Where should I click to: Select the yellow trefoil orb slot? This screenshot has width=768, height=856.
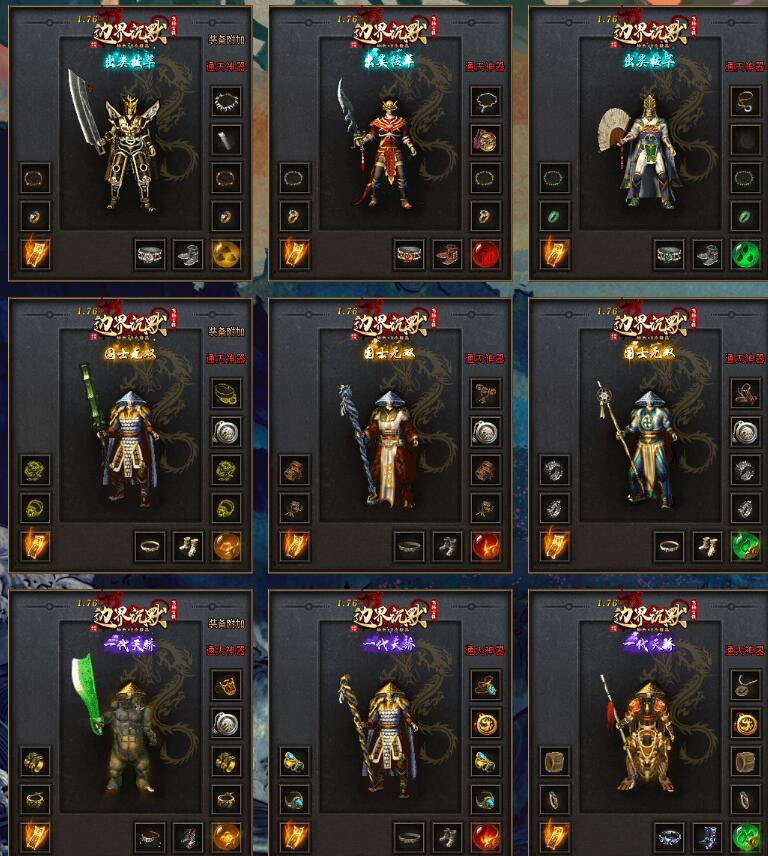point(226,254)
